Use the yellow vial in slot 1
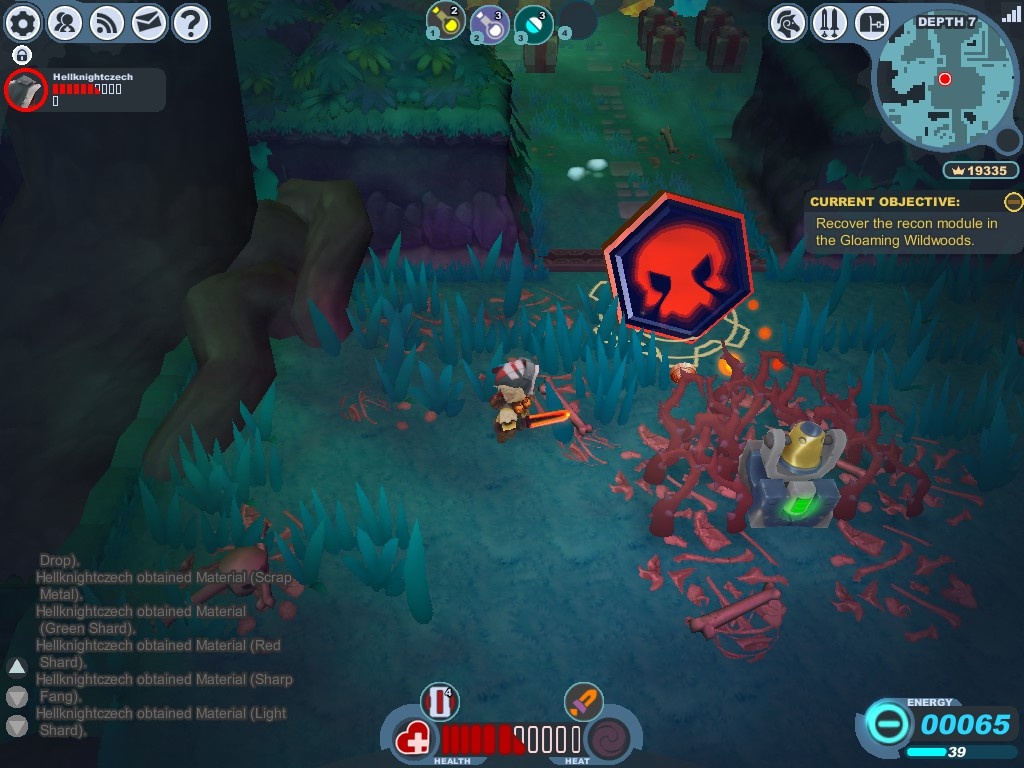This screenshot has height=768, width=1024. [x=445, y=21]
